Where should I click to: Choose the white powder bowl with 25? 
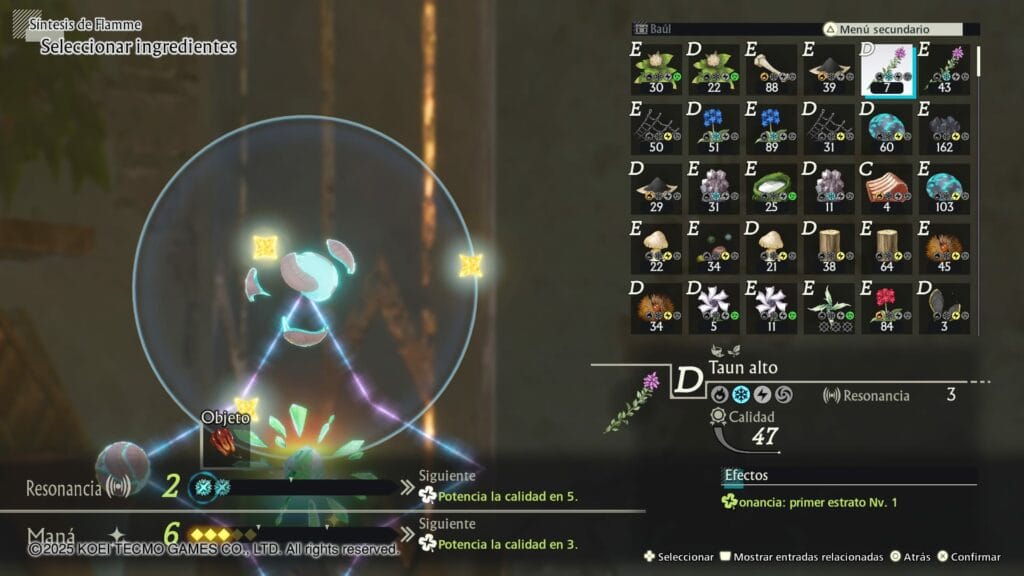771,189
